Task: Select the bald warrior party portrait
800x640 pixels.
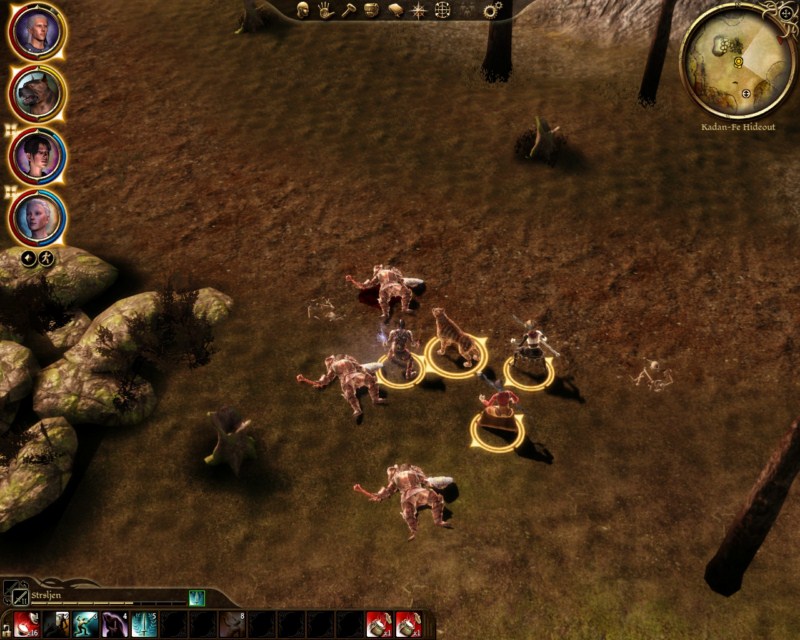Action: pyautogui.click(x=38, y=32)
